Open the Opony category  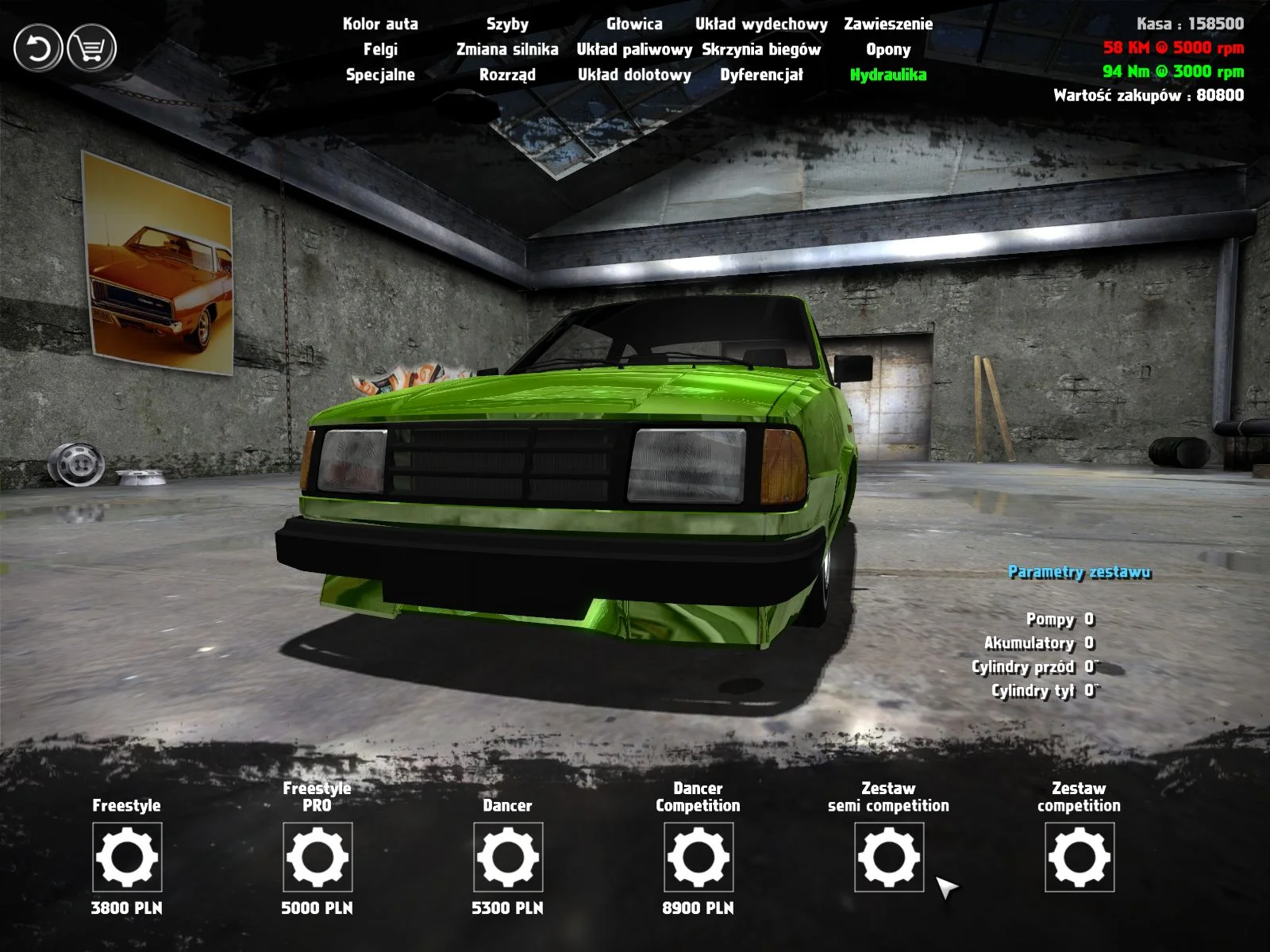887,50
